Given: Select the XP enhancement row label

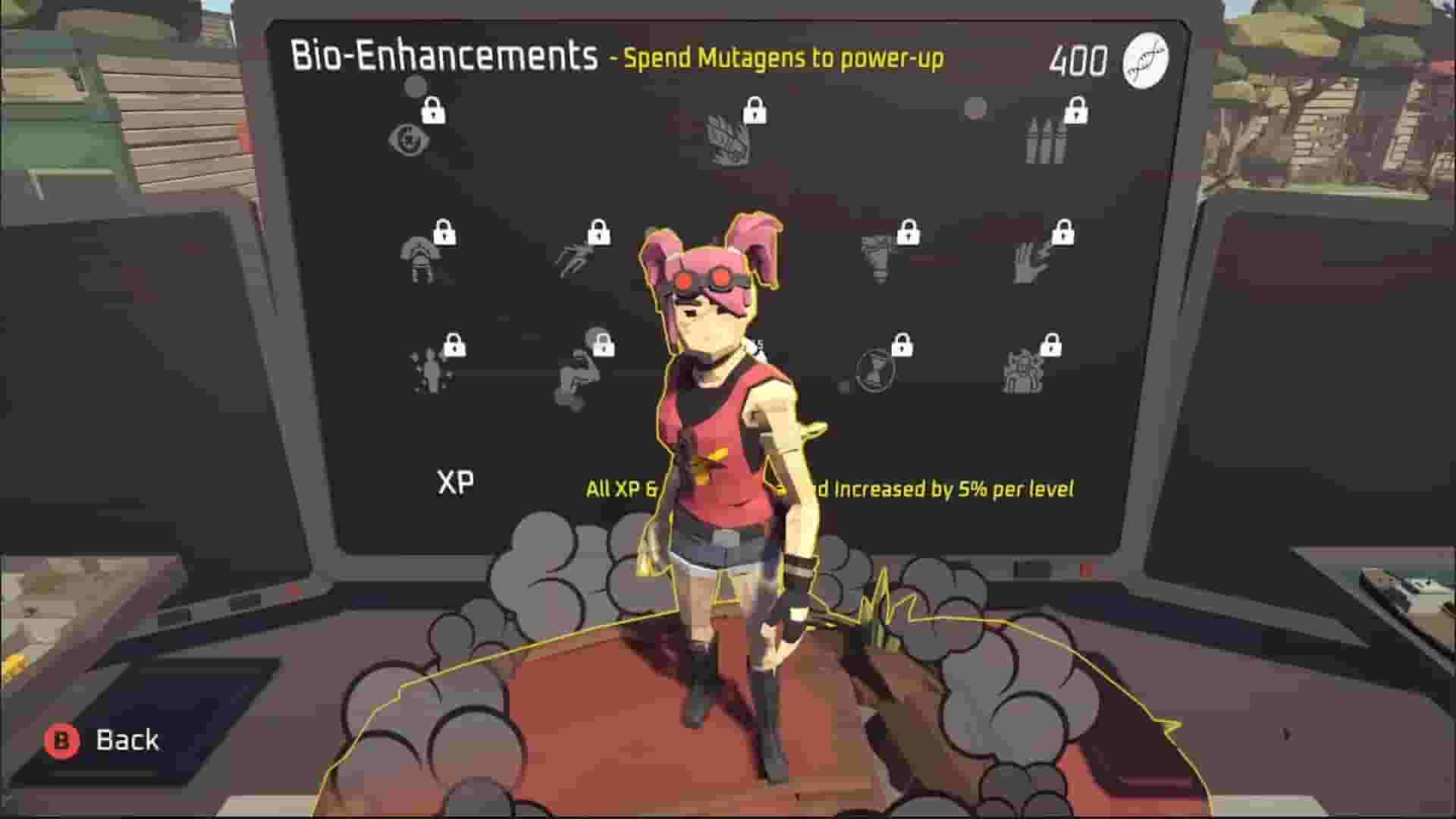Looking at the screenshot, I should coord(455,481).
